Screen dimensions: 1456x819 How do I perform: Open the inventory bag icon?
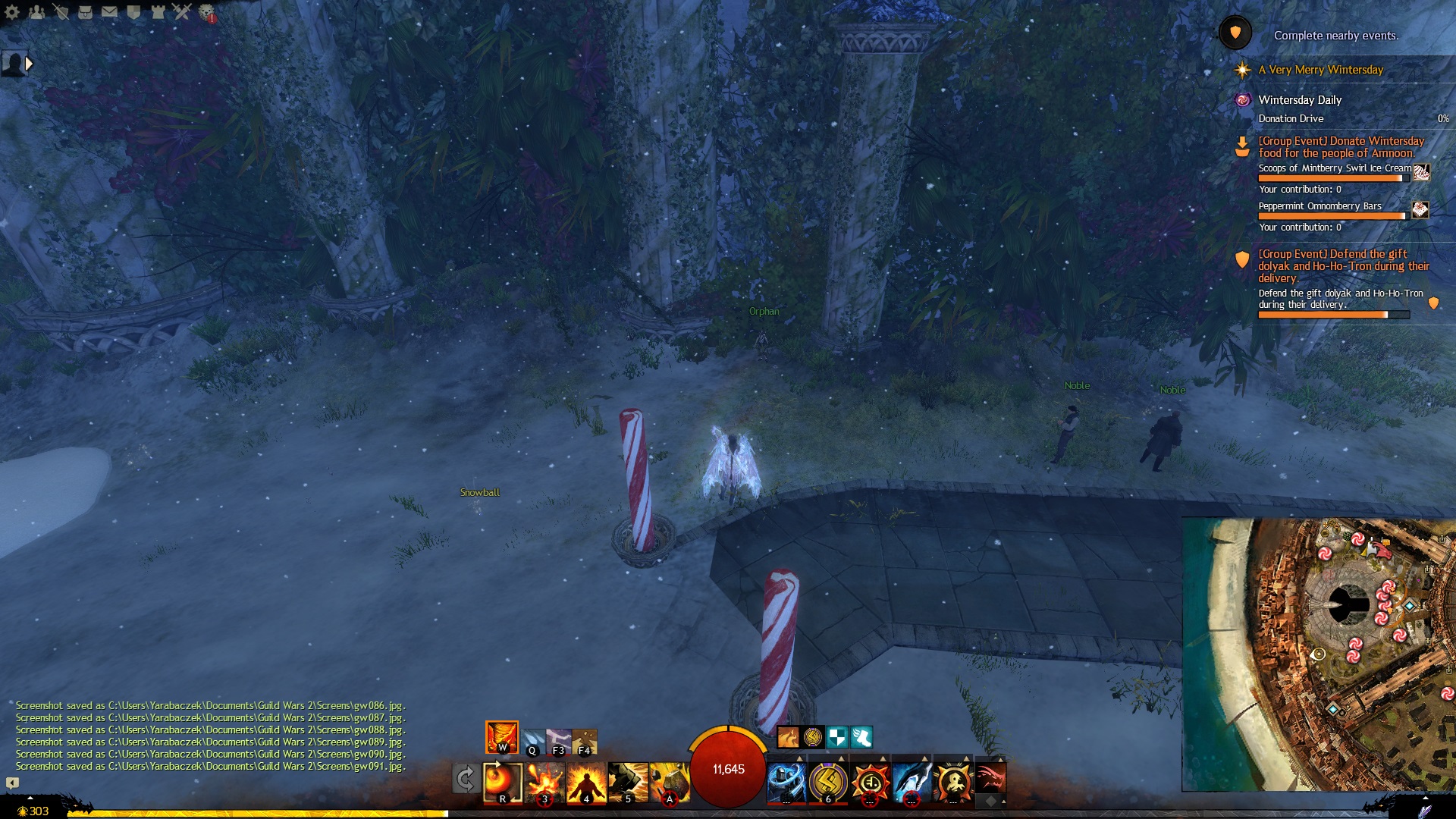click(85, 11)
